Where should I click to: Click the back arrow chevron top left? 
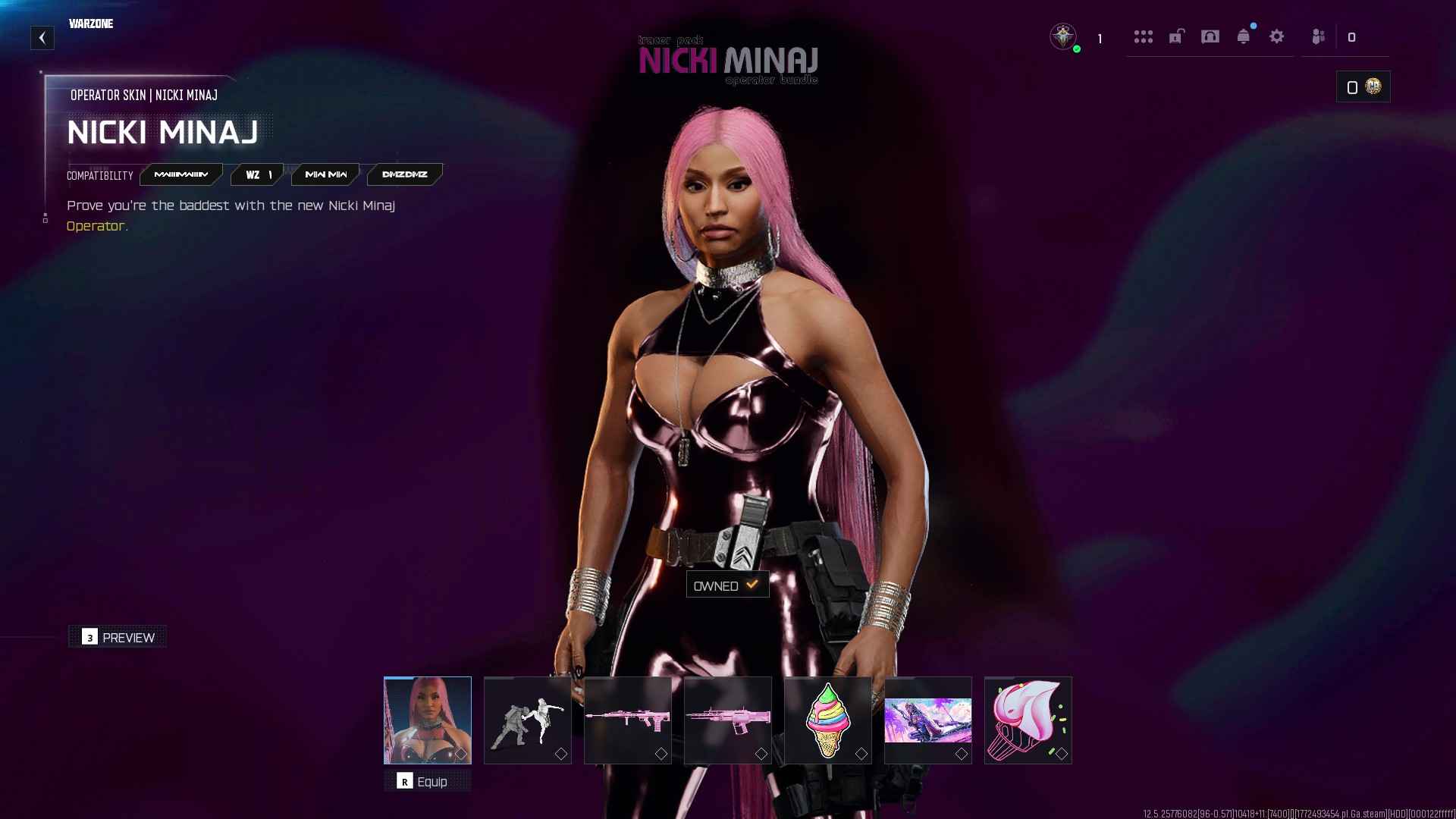click(42, 37)
